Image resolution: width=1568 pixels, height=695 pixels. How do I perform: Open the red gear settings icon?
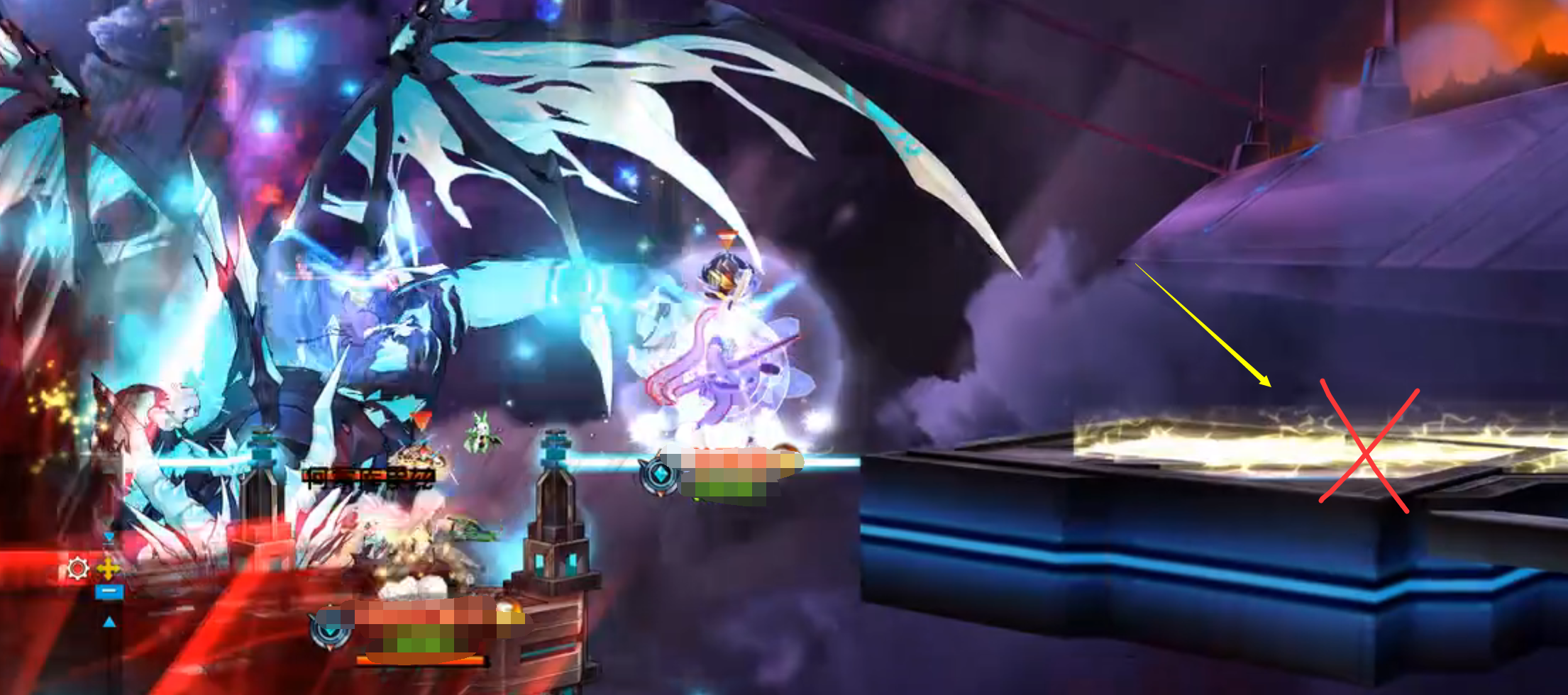(x=77, y=569)
